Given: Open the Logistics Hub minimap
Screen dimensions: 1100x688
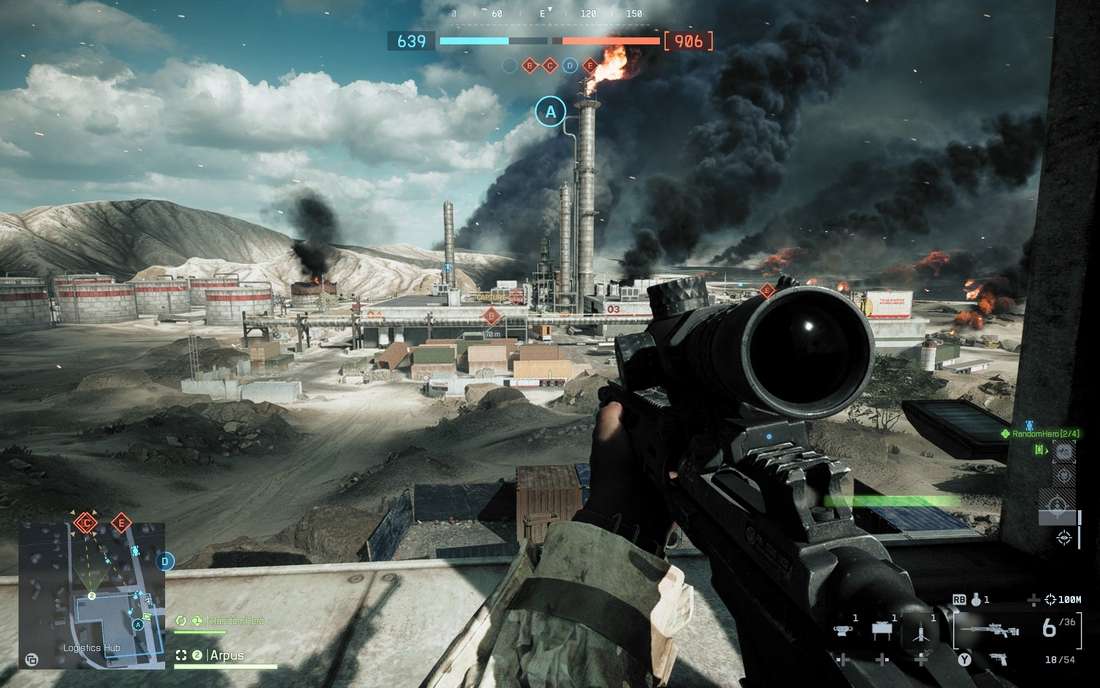Looking at the screenshot, I should click(x=92, y=594).
